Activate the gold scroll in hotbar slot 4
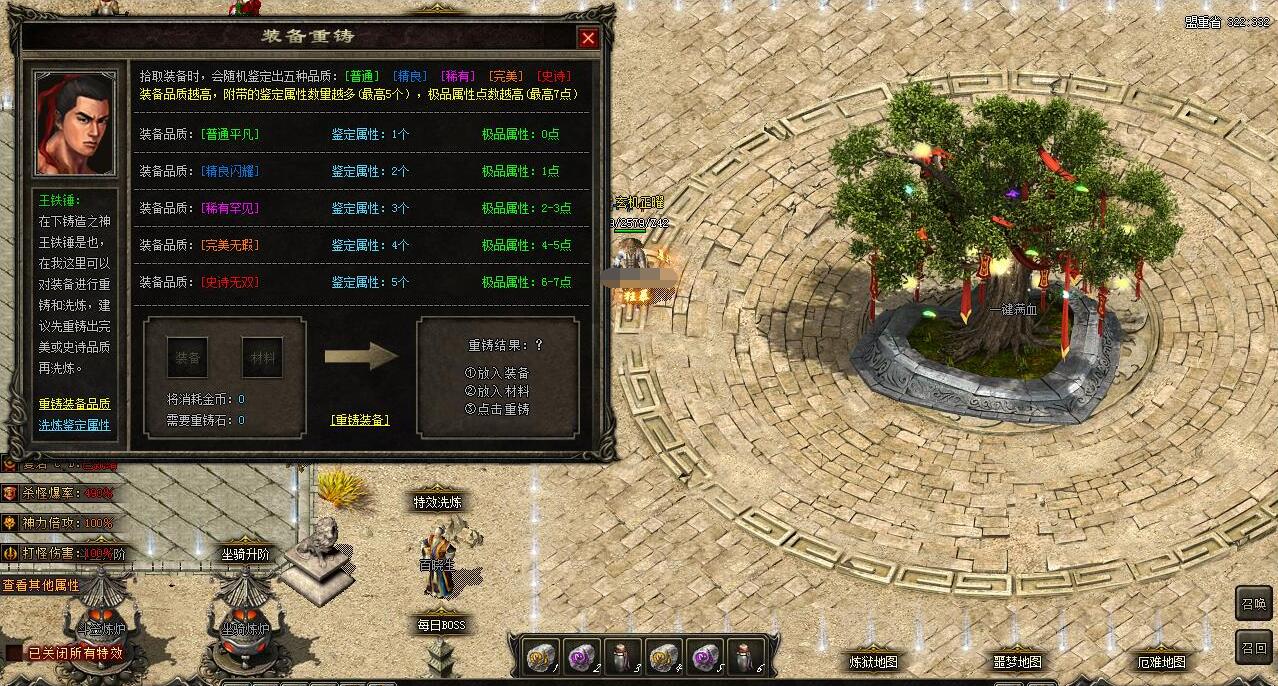This screenshot has height=686, width=1278. (x=664, y=656)
